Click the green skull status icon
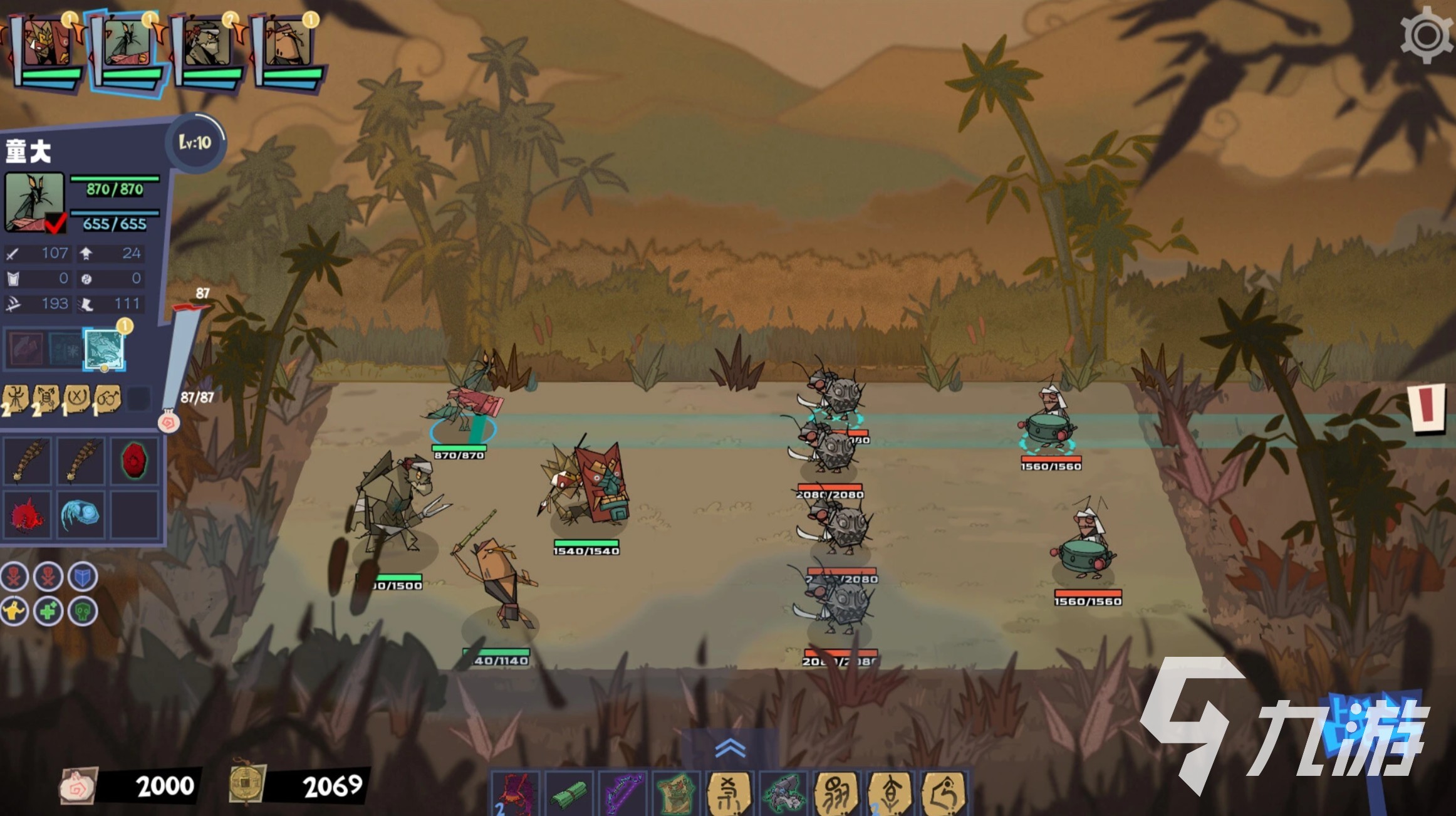The width and height of the screenshot is (1456, 816). [x=82, y=610]
